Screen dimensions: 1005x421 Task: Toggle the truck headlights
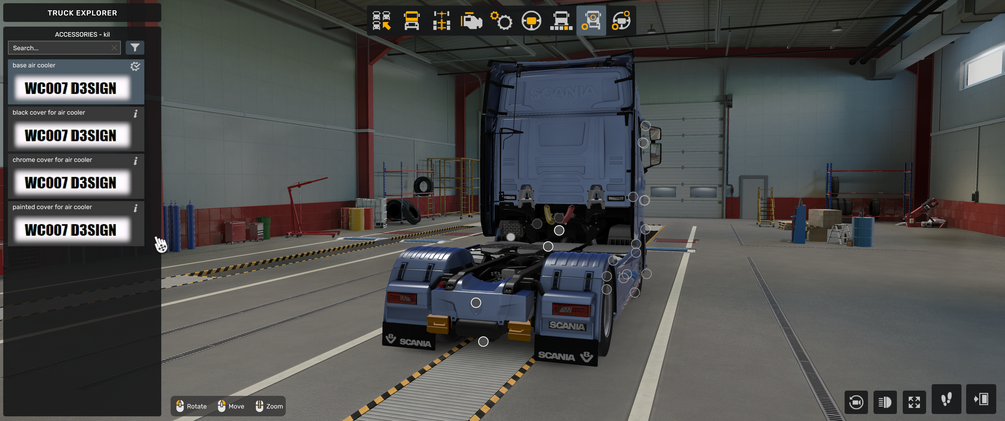(885, 401)
